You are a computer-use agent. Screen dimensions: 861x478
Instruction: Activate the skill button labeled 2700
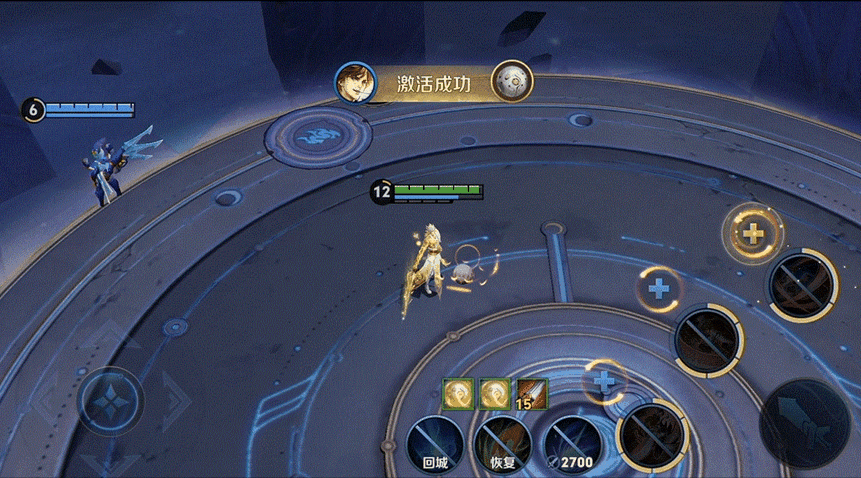pos(570,441)
